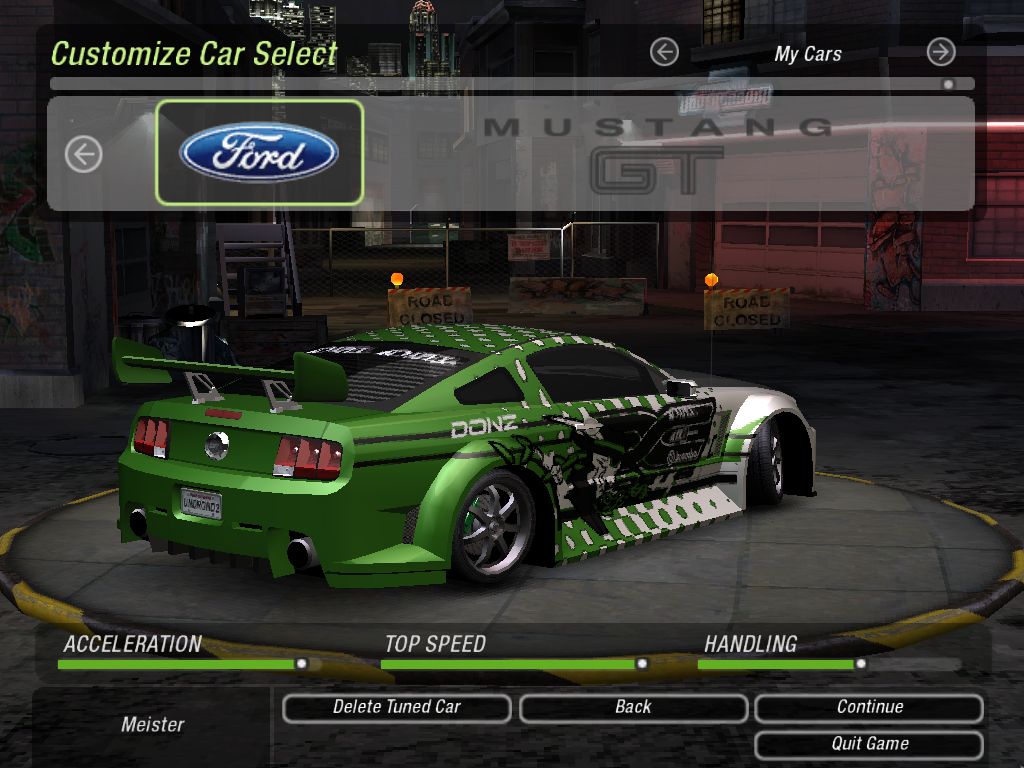Switch to previous car category left of My Cars
The width and height of the screenshot is (1024, 768).
664,52
